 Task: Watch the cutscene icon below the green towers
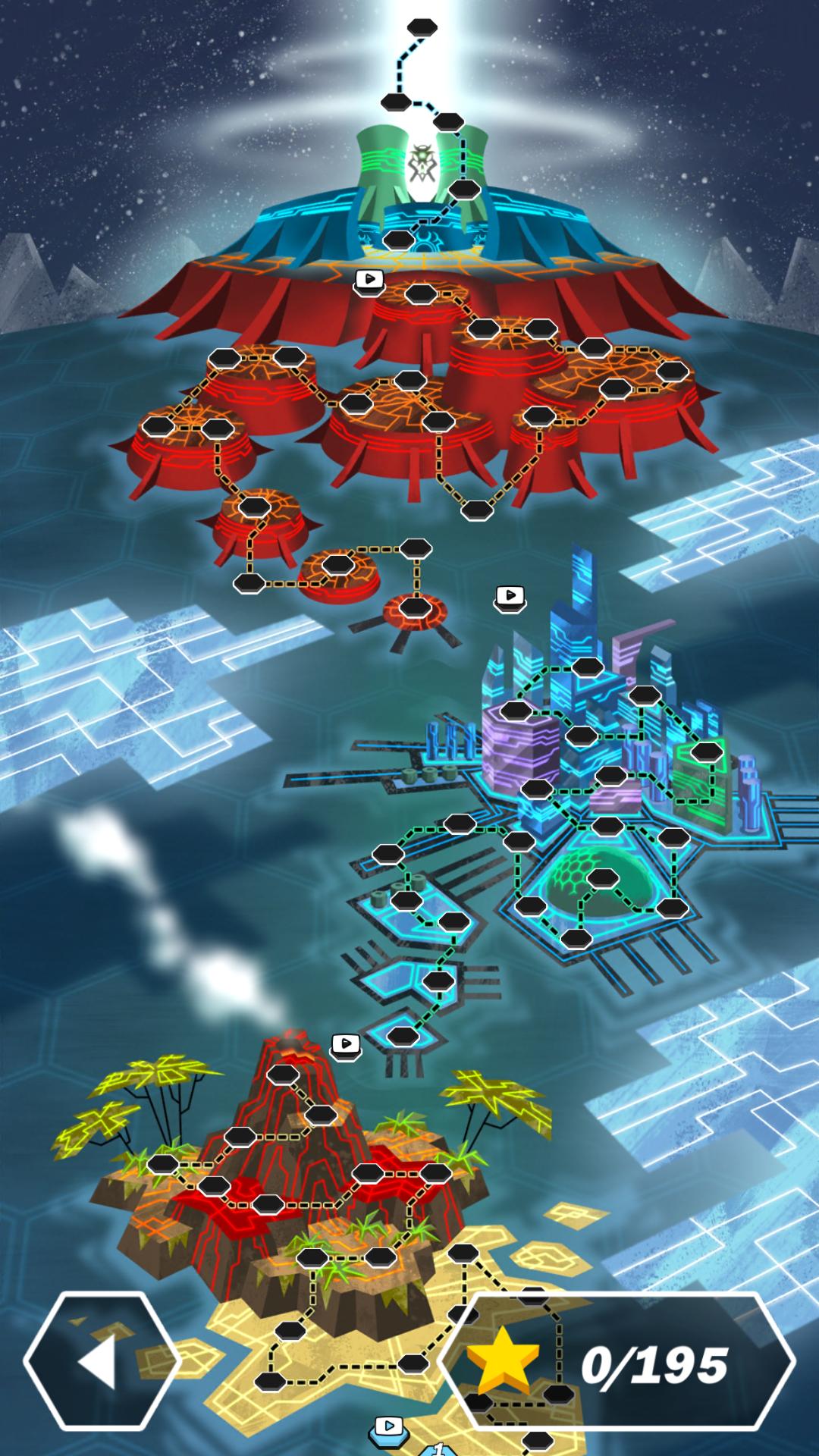[369, 280]
